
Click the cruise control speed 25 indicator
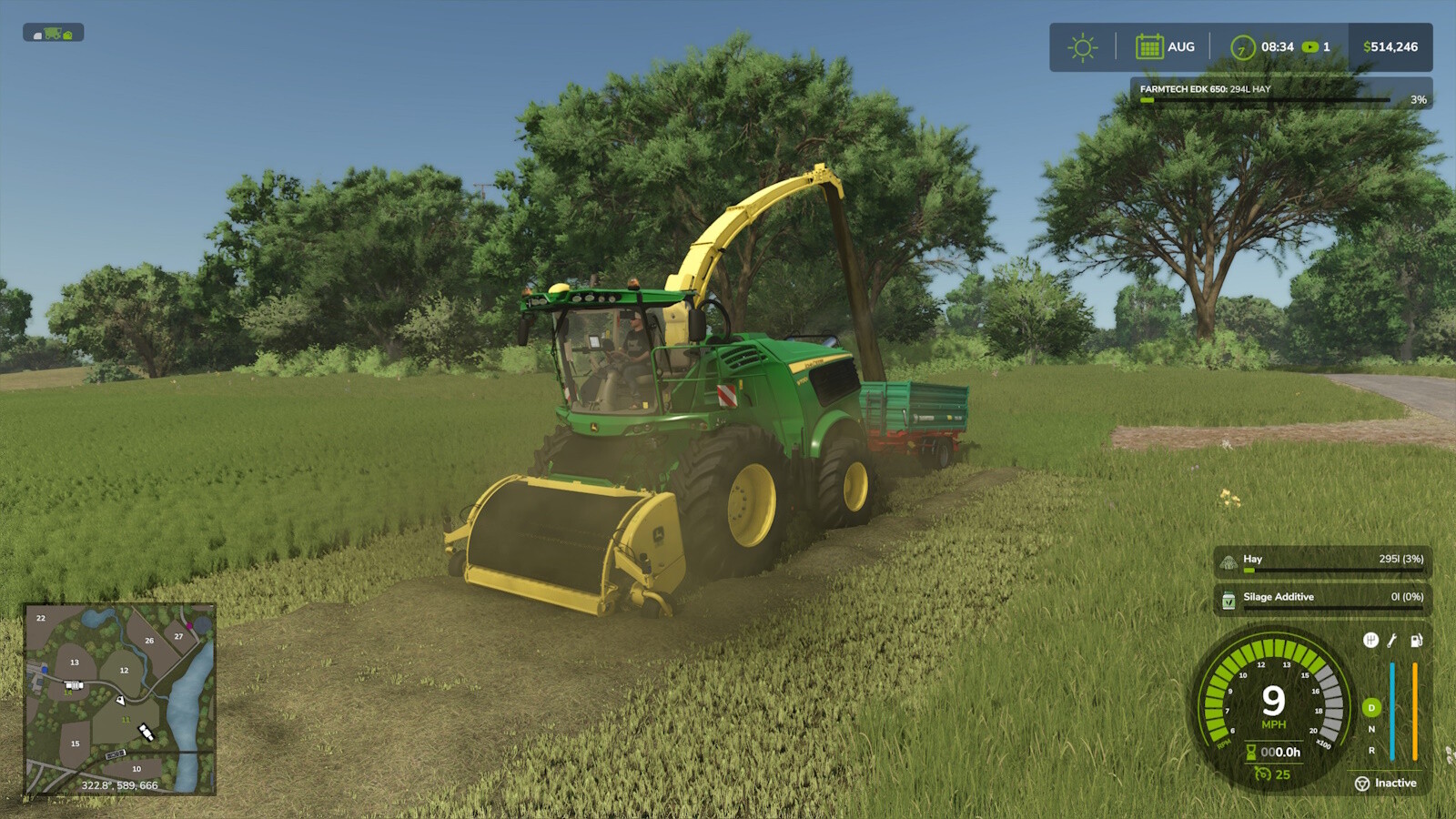[x=1272, y=773]
